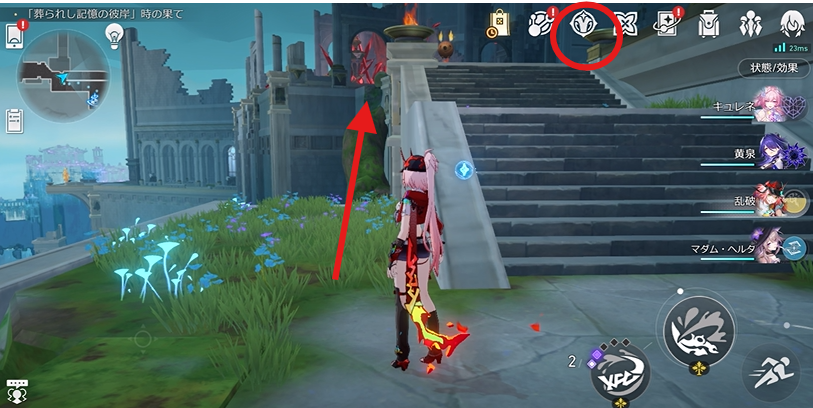
Task: Switch to party member マダム・ヘルタ
Action: [x=770, y=246]
